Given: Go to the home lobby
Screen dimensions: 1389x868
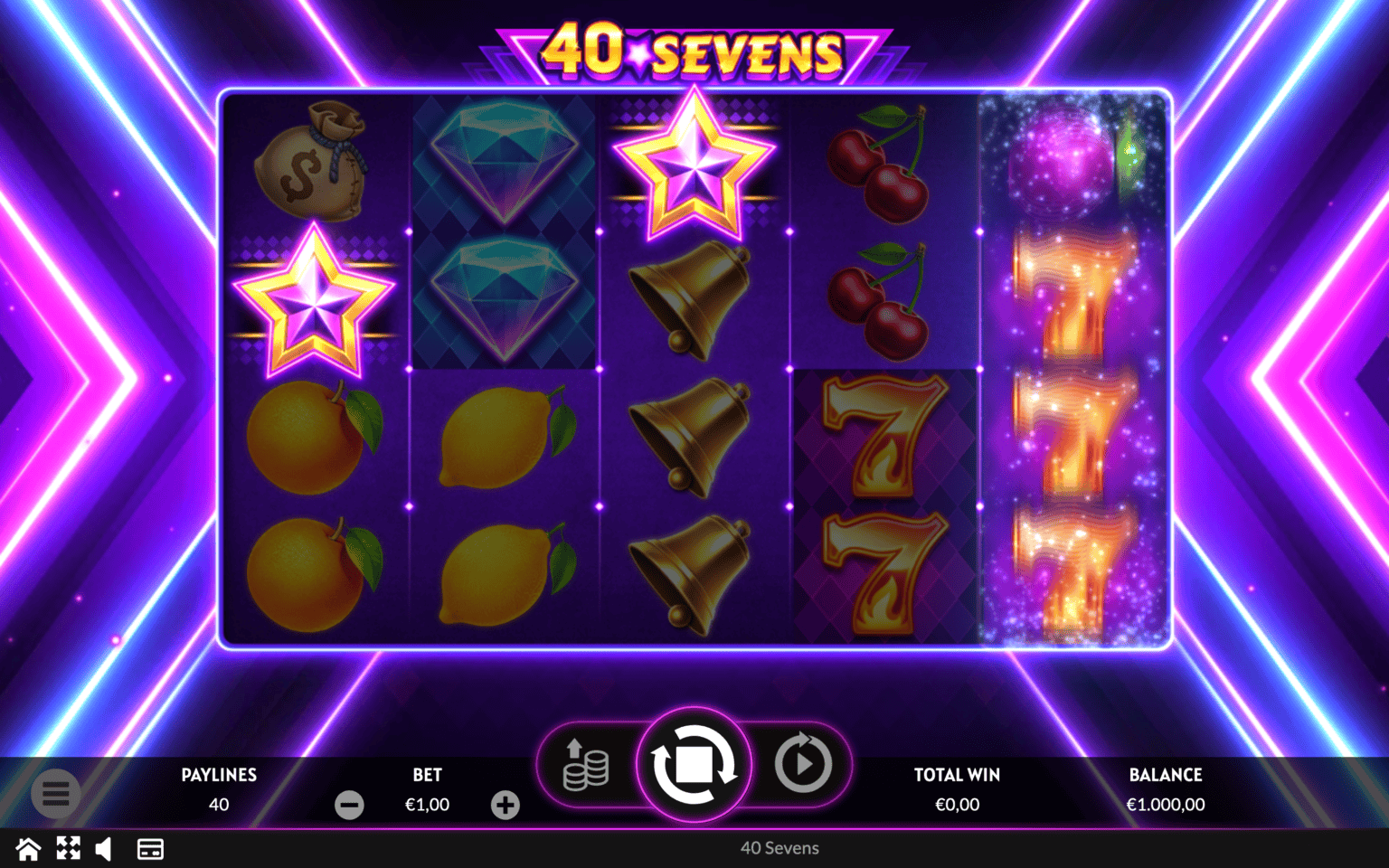Looking at the screenshot, I should [28, 849].
